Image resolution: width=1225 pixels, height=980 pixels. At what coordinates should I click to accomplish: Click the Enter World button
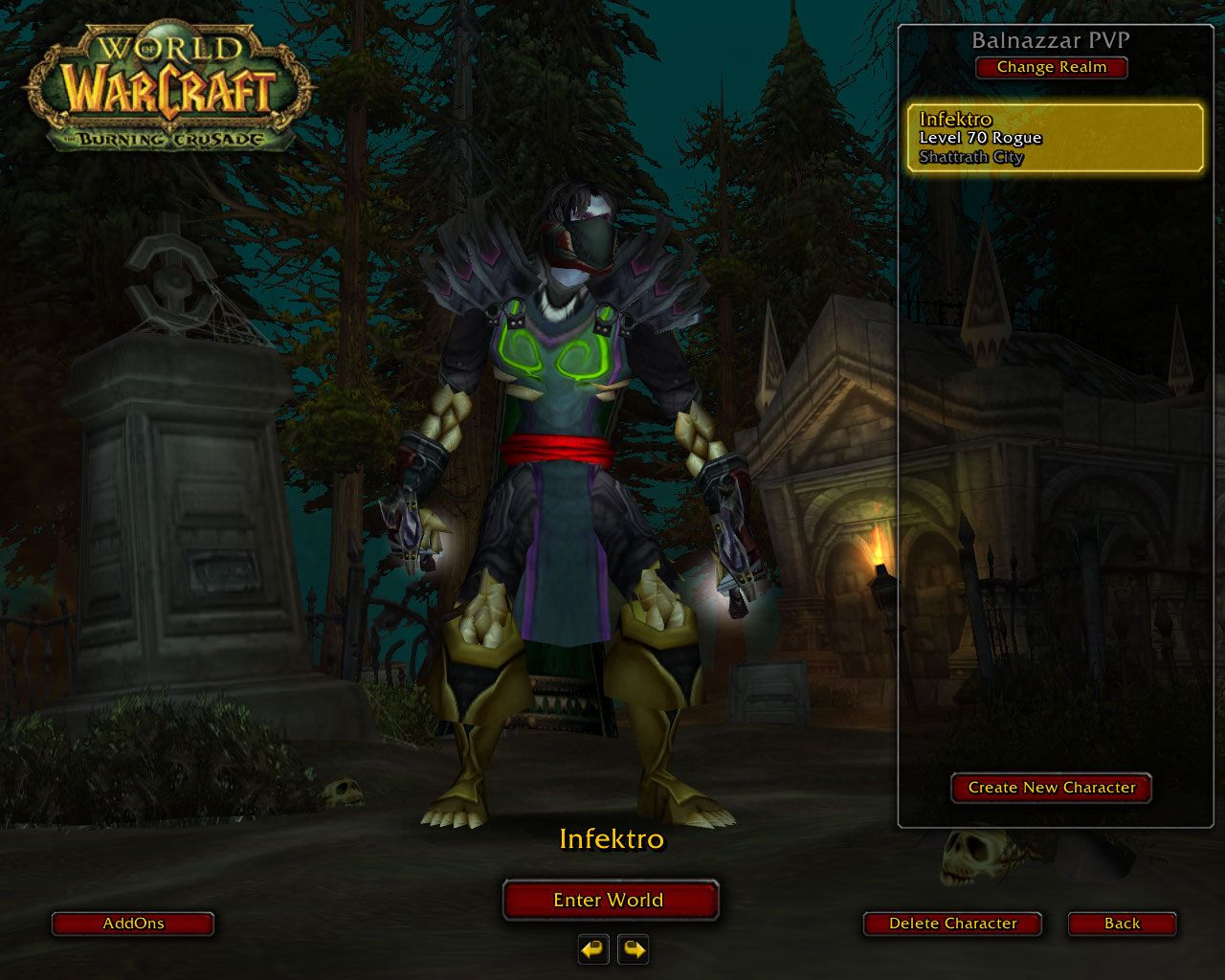[610, 900]
